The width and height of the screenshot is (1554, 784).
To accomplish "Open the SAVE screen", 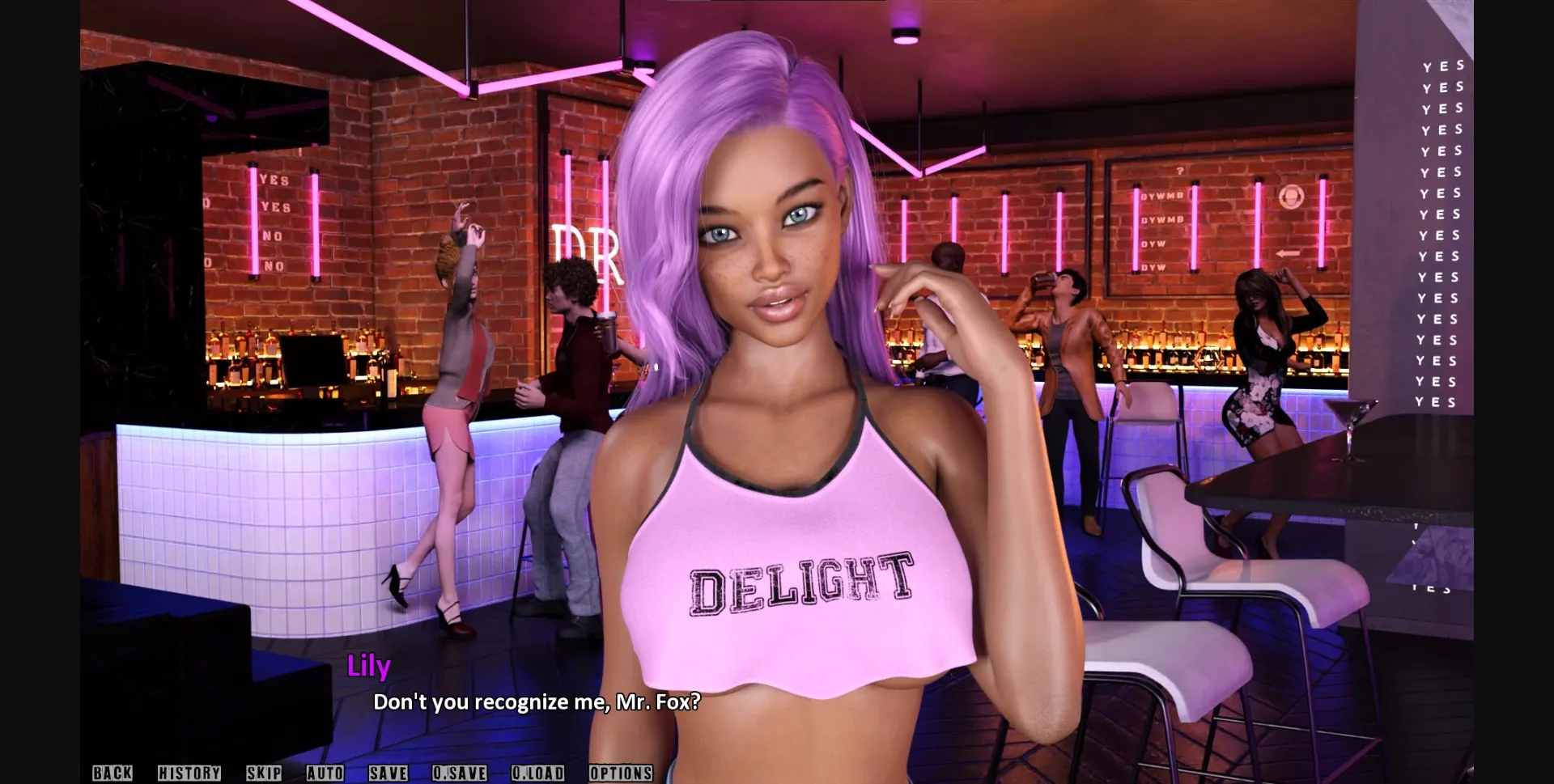I will [387, 773].
